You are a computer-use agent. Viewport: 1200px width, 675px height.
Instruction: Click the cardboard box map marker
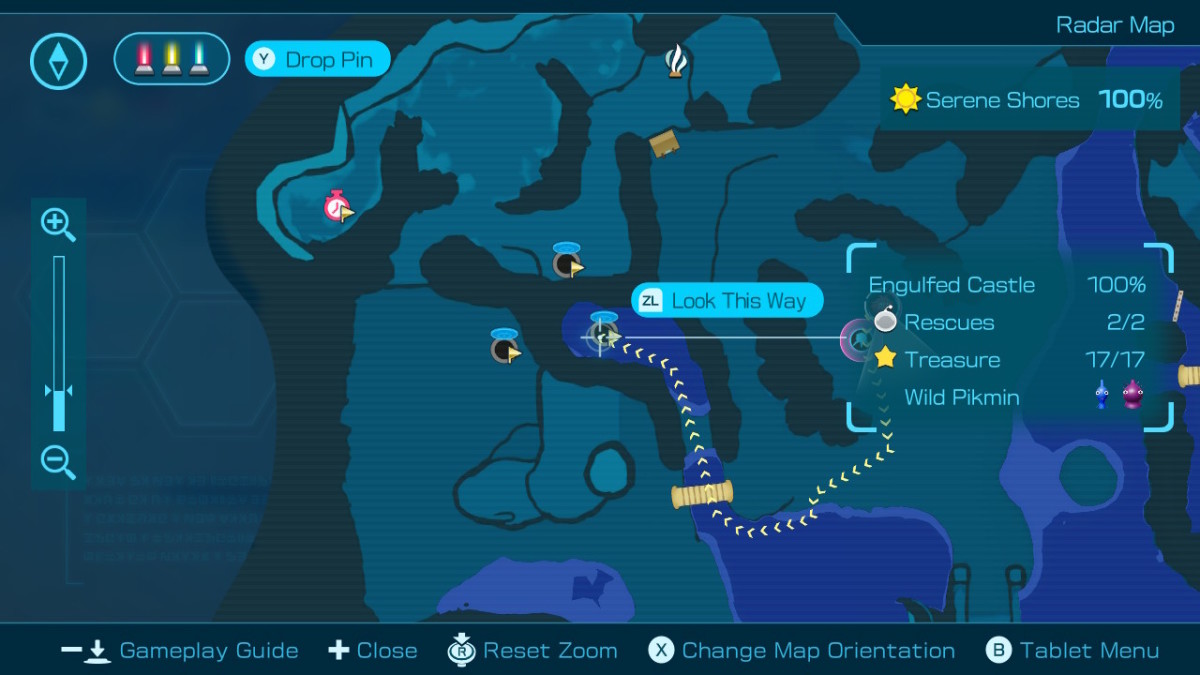click(664, 145)
